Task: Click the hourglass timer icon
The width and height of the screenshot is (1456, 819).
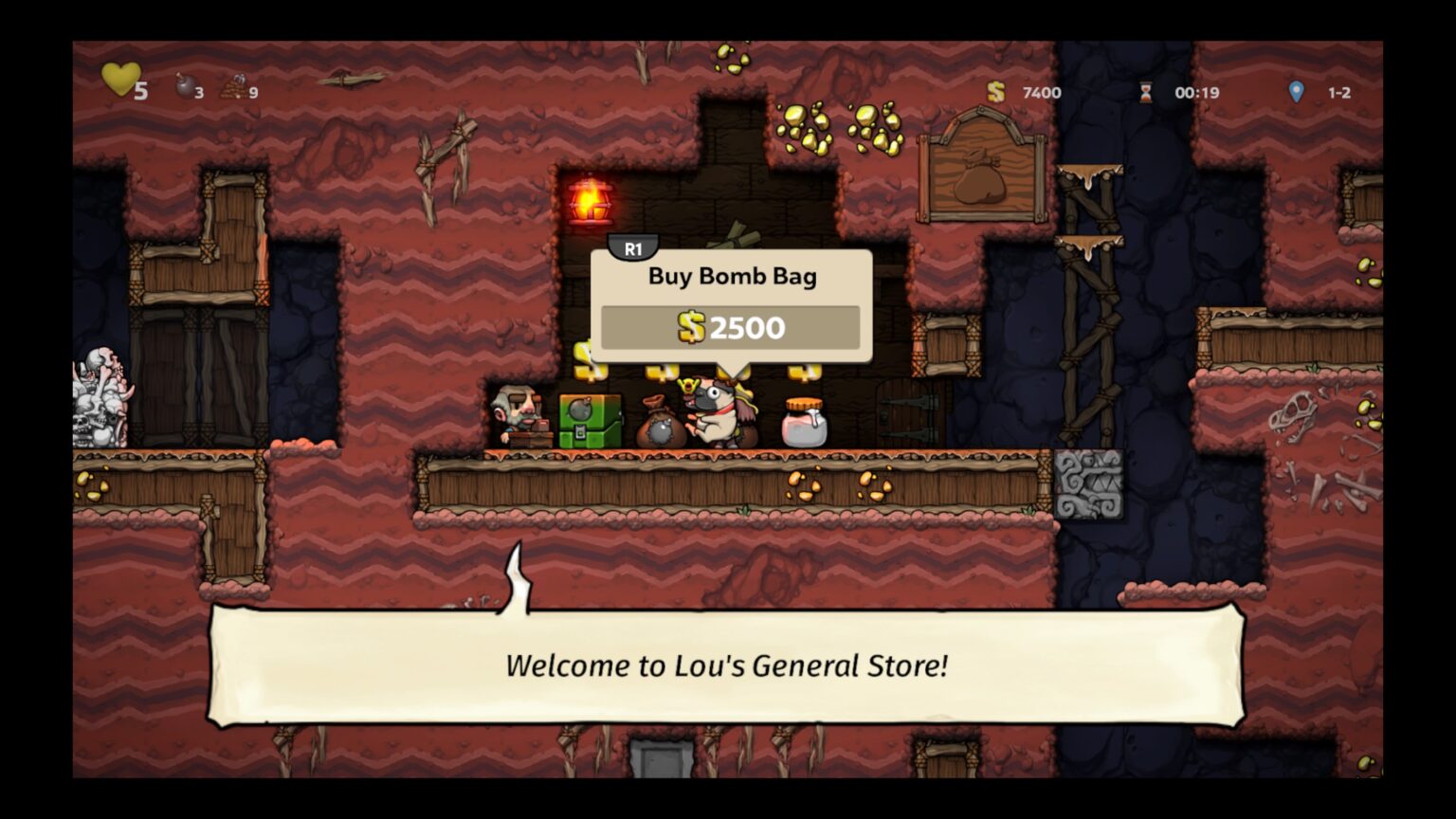Action: tap(1144, 92)
